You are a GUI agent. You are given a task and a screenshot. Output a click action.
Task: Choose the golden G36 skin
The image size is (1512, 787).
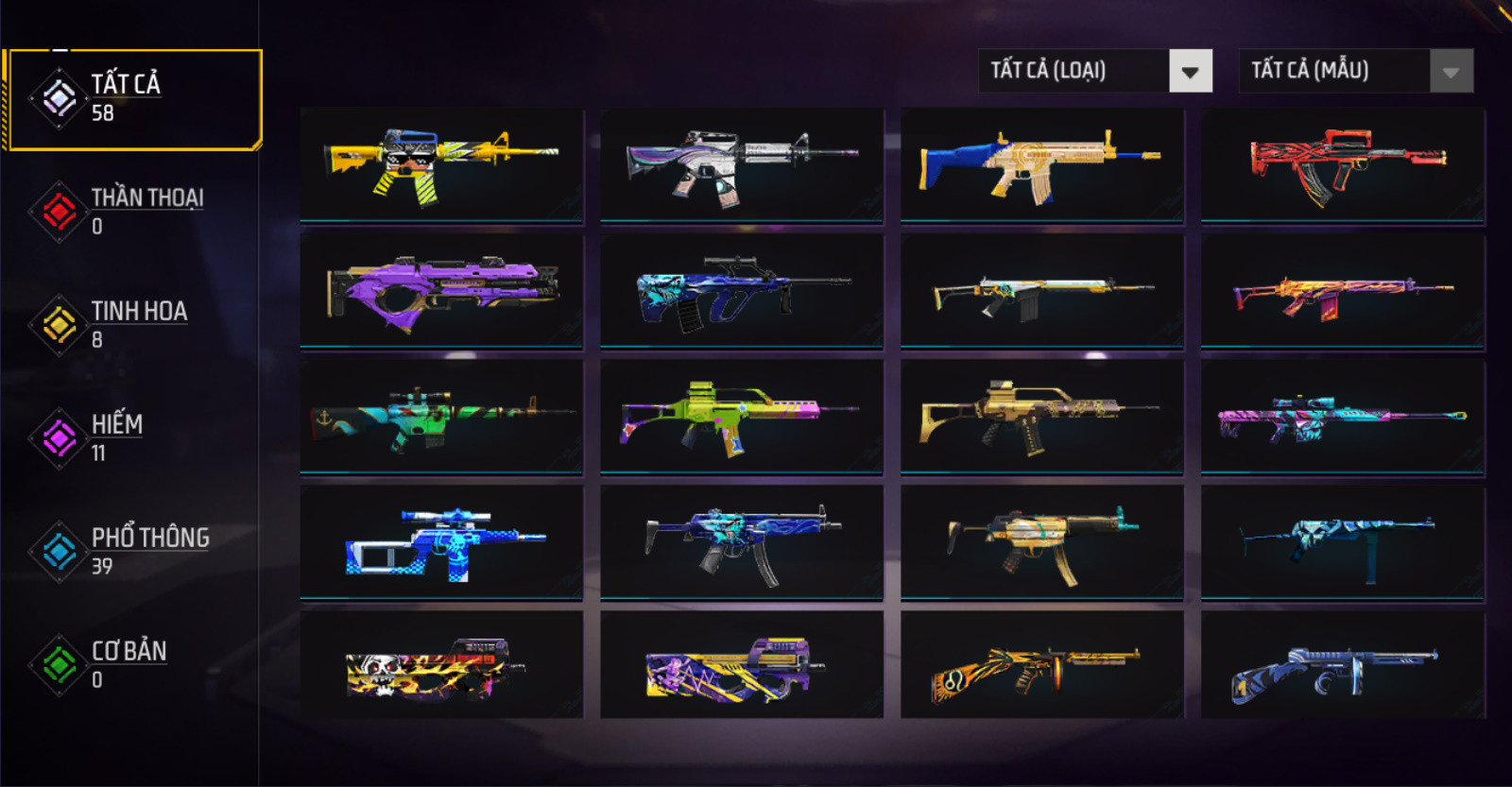1042,417
